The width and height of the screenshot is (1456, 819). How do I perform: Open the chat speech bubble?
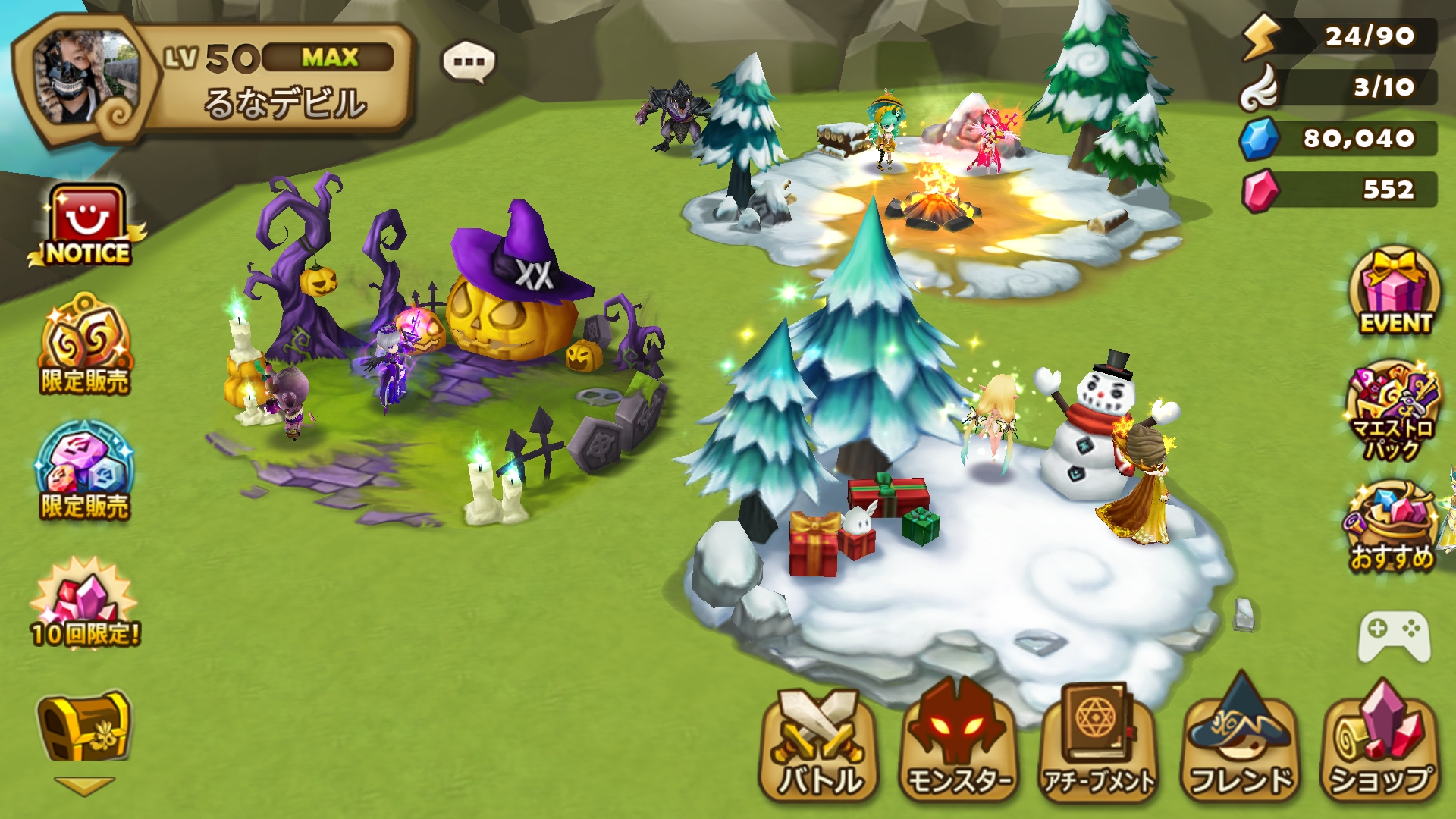(x=469, y=62)
